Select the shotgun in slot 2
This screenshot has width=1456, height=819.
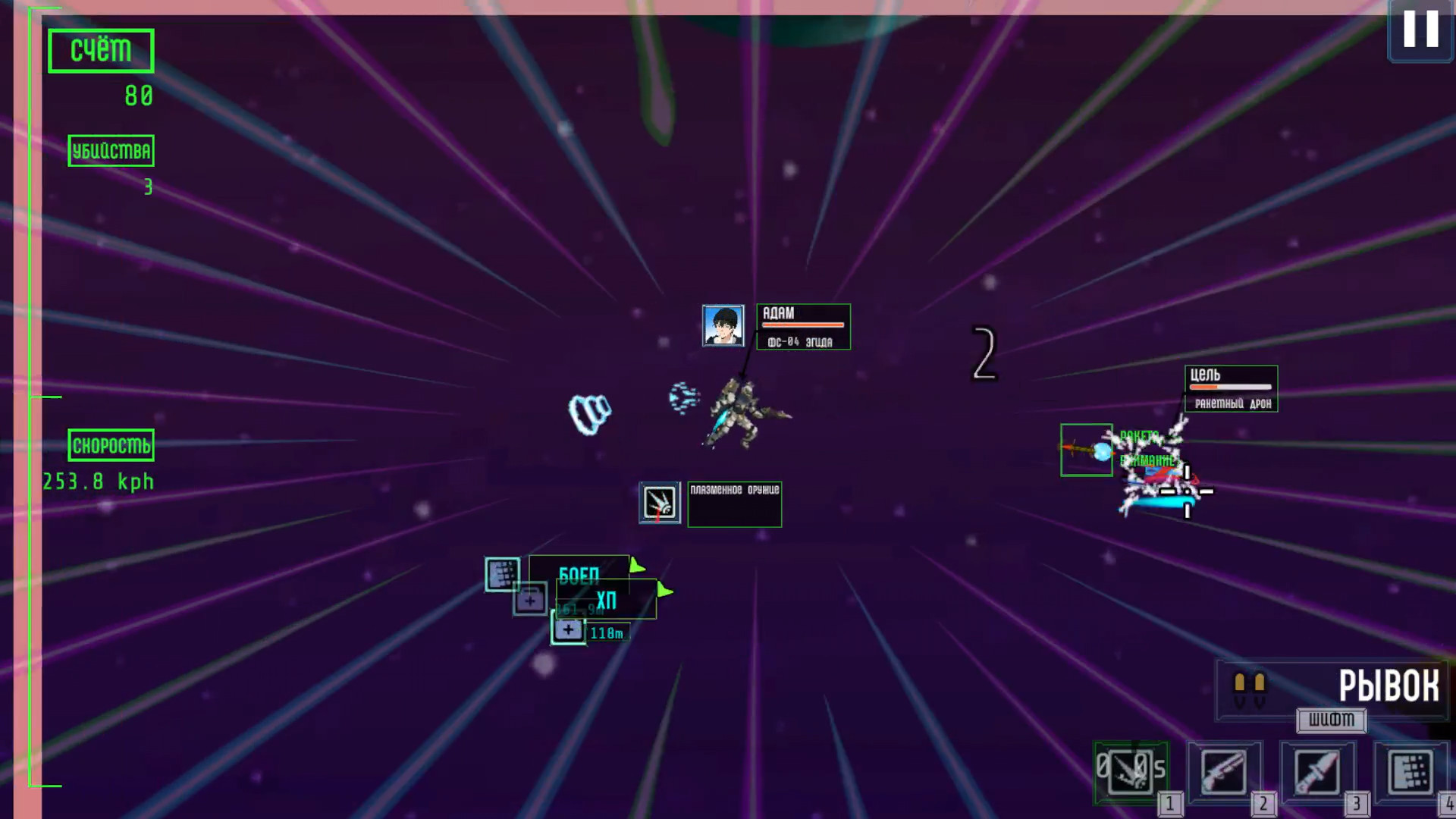[1222, 772]
